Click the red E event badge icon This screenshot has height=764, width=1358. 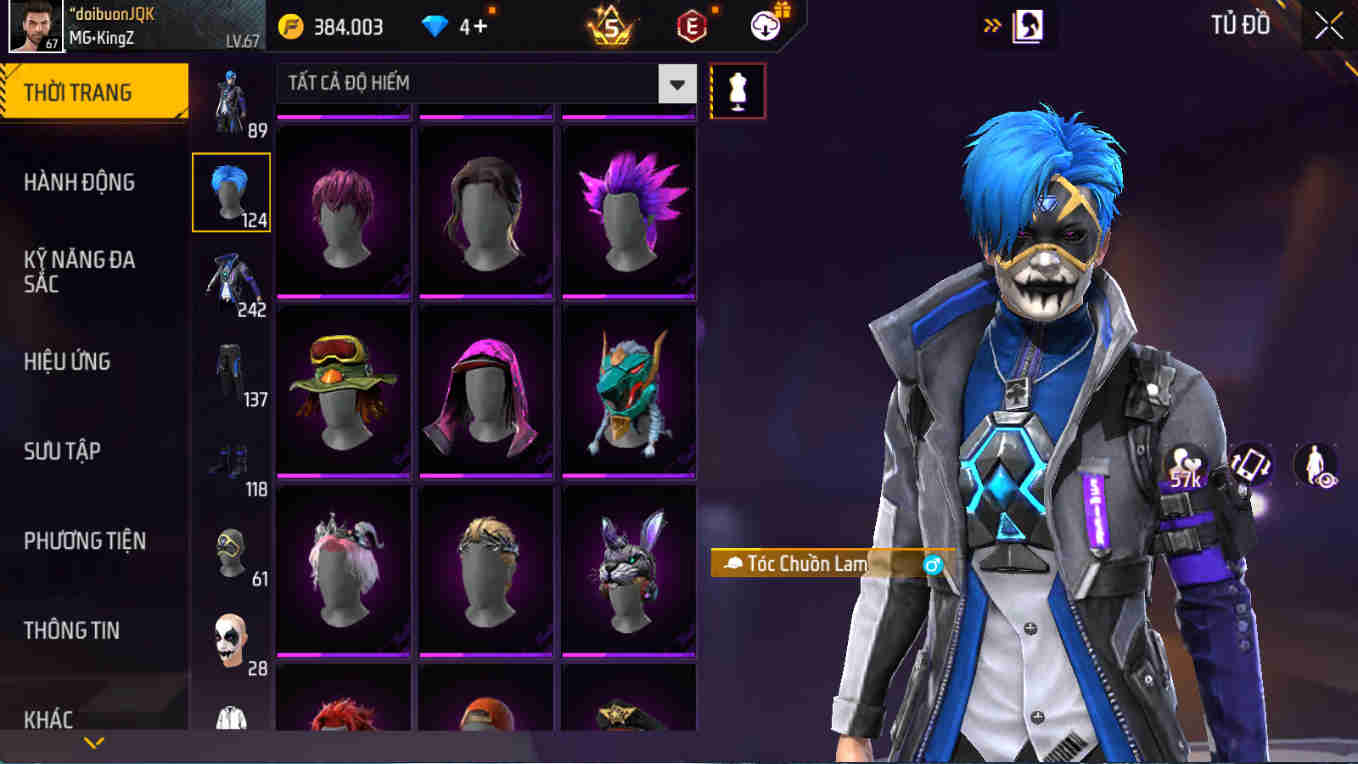pyautogui.click(x=690, y=27)
